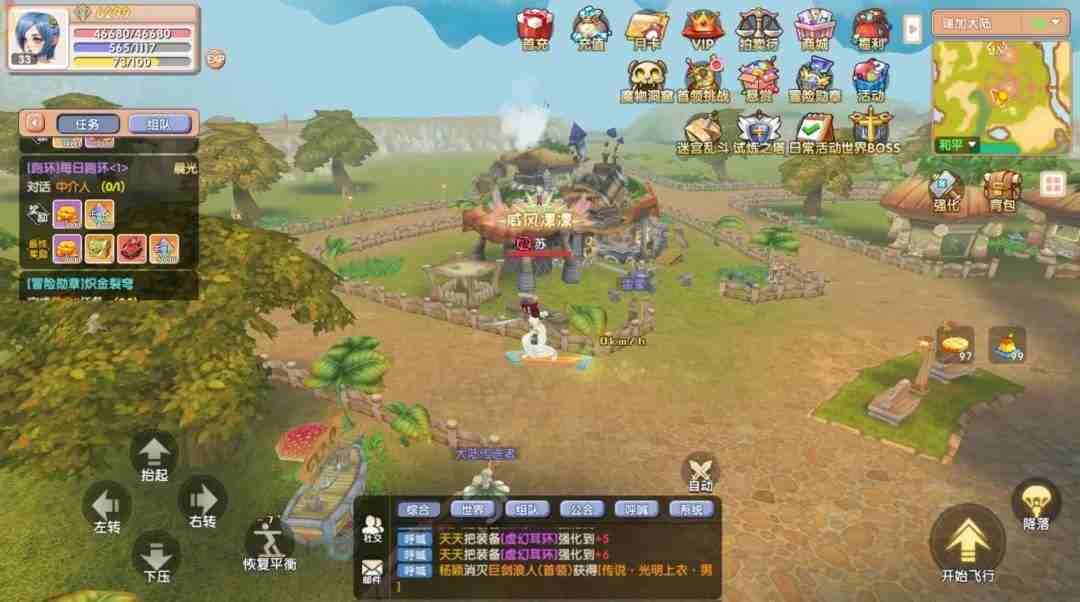The height and width of the screenshot is (602, 1080).
Task: Open the 魔物洞窟 monster cave
Action: coord(648,80)
